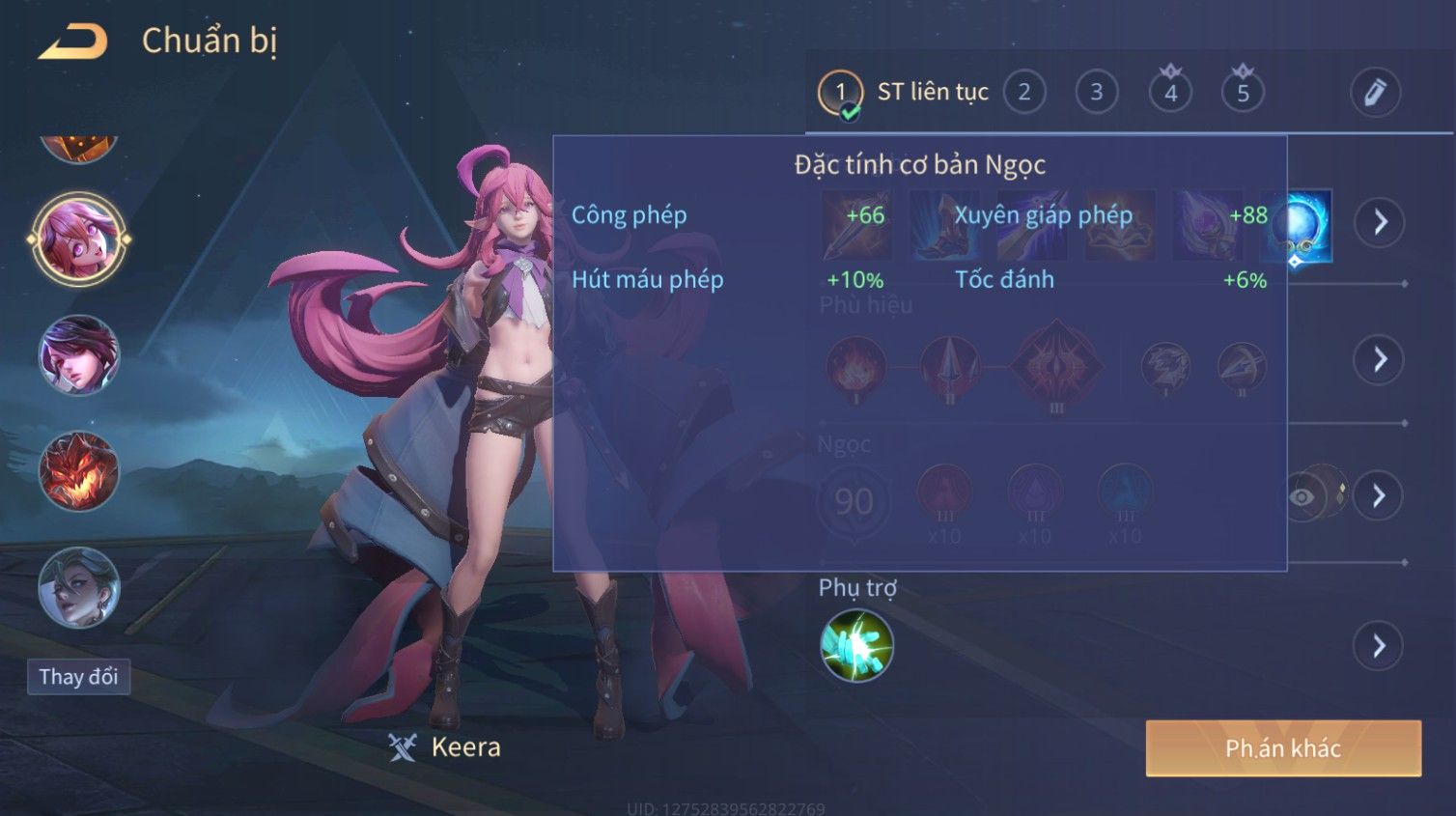
Task: Select the pink-haired Keera hero portrait
Action: (78, 239)
